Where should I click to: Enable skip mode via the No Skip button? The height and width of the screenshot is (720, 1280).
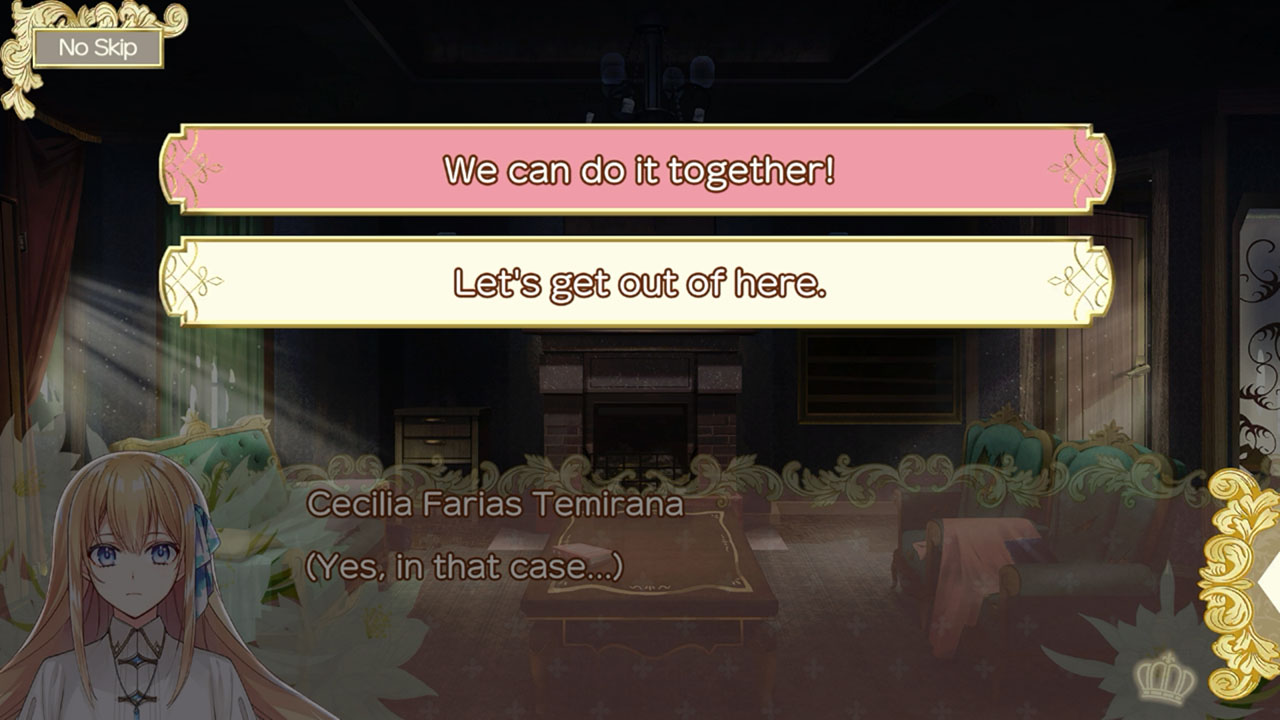[x=95, y=47]
